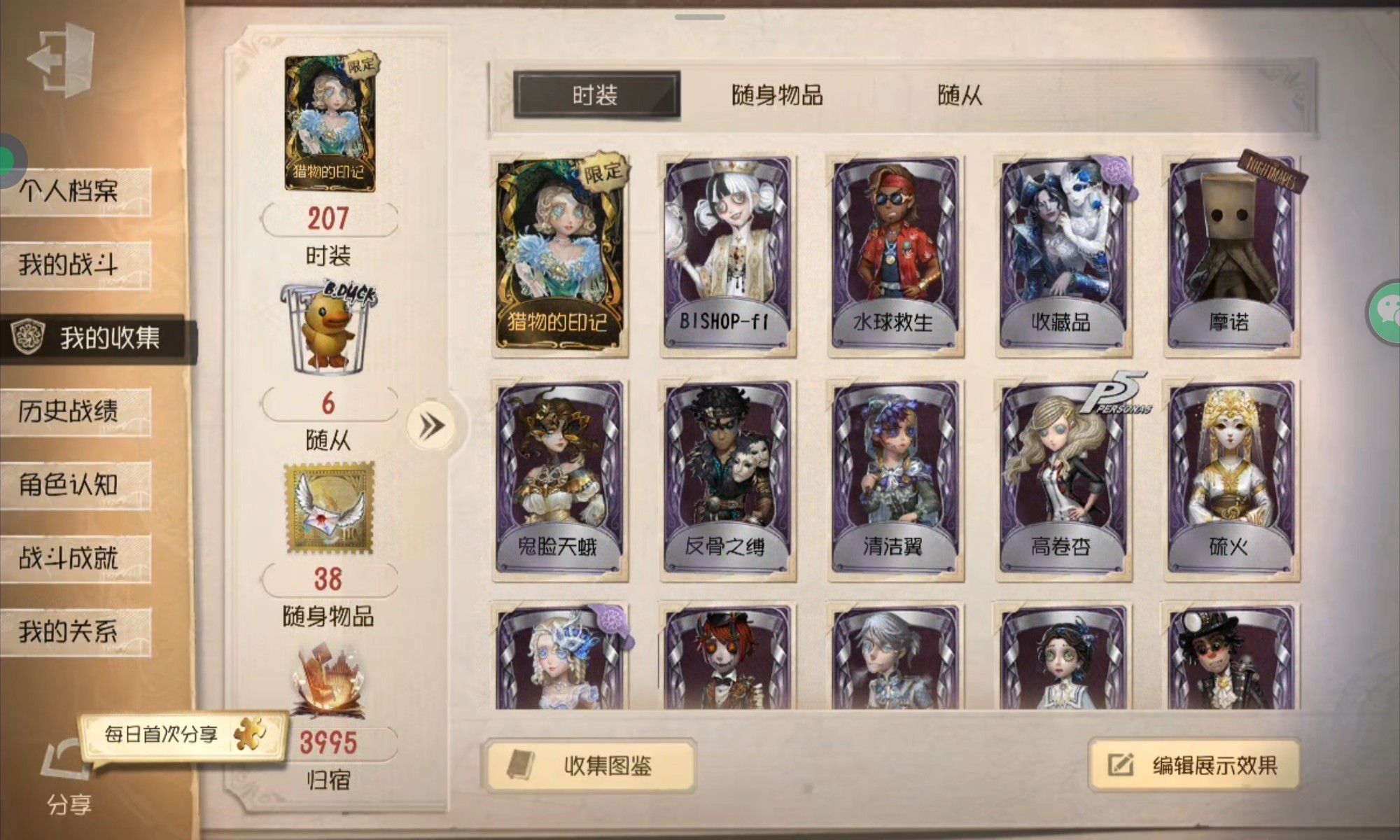Open the green chat bubble overlay
Image resolution: width=1400 pixels, height=840 pixels.
point(1386,312)
